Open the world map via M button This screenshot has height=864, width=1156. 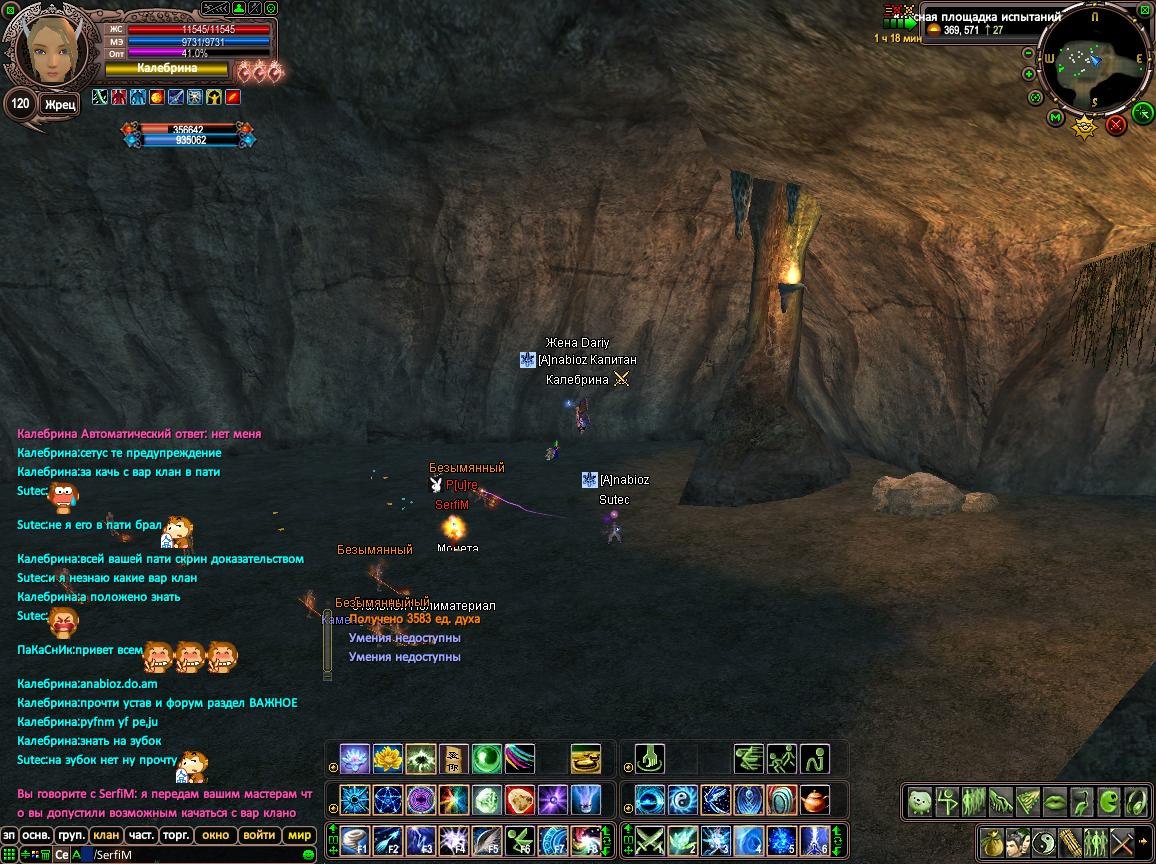pyautogui.click(x=1055, y=118)
